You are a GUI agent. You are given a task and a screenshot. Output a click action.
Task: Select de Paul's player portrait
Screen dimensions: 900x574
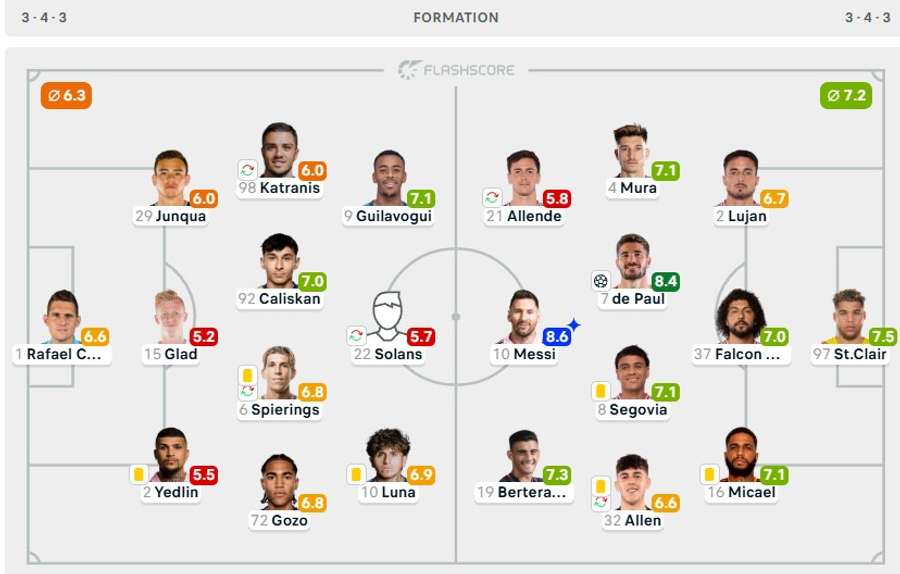(x=632, y=260)
